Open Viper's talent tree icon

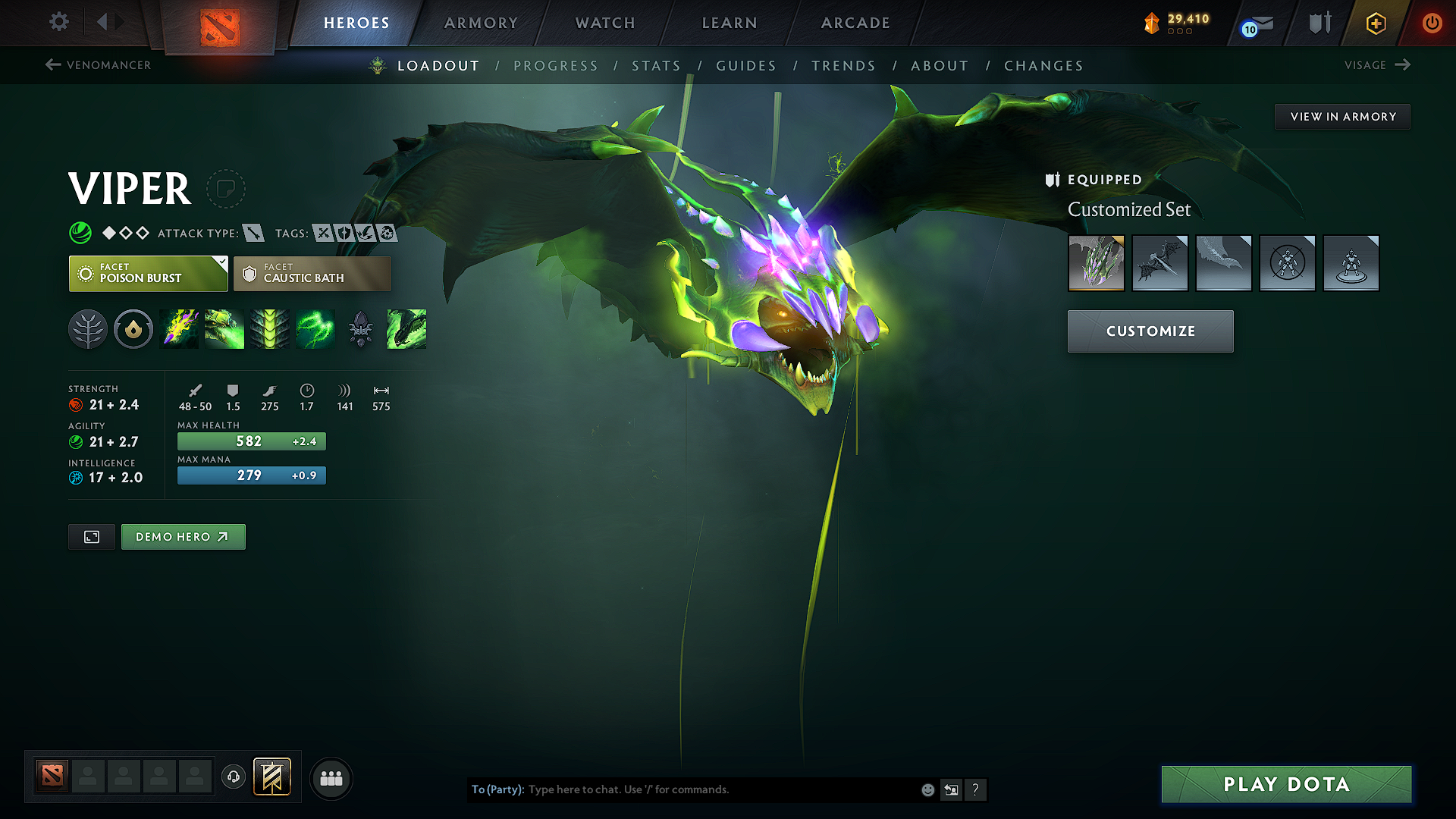(x=88, y=329)
